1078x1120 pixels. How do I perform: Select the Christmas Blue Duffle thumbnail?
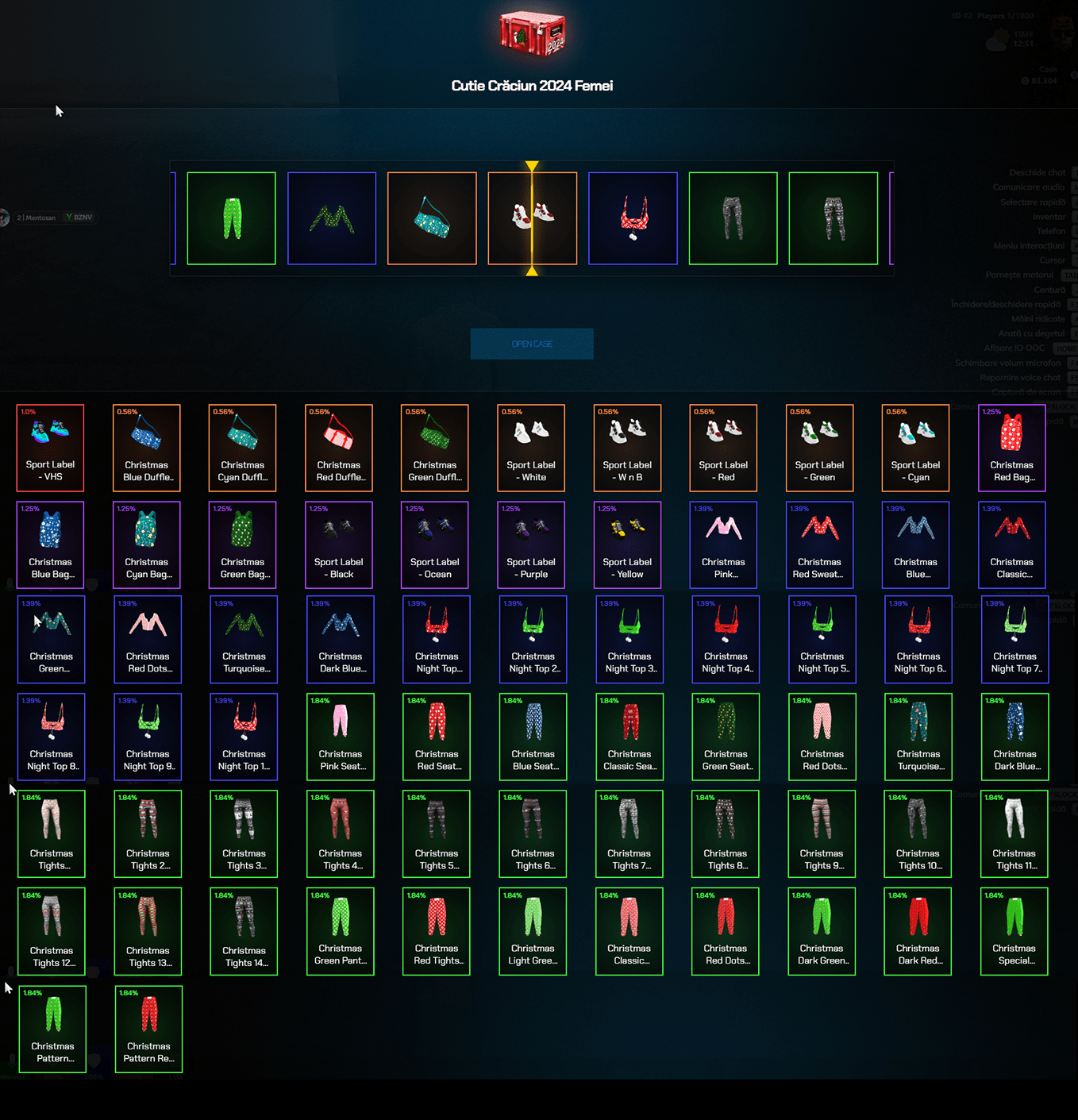(x=146, y=448)
